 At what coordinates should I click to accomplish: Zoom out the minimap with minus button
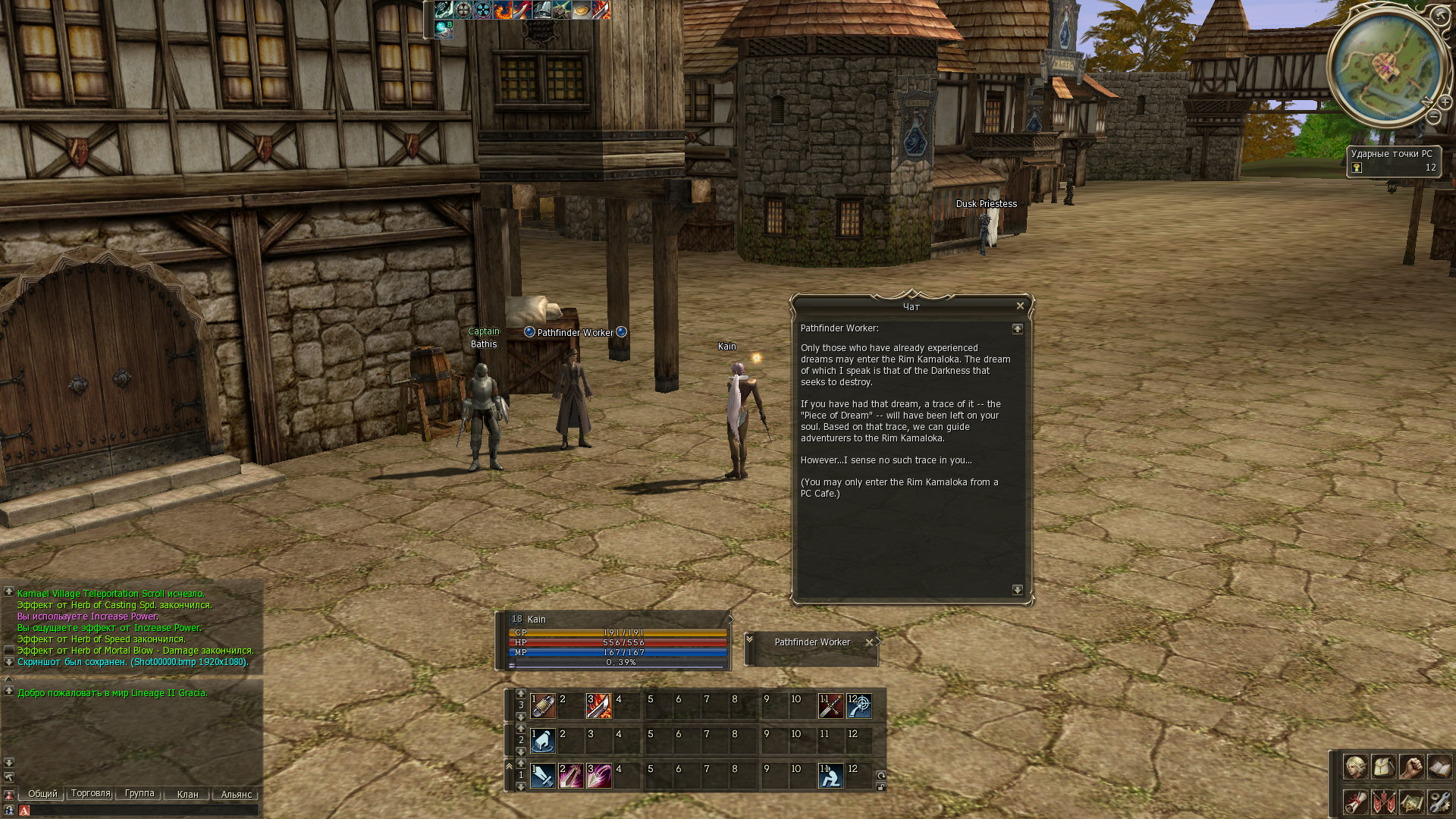(1433, 117)
